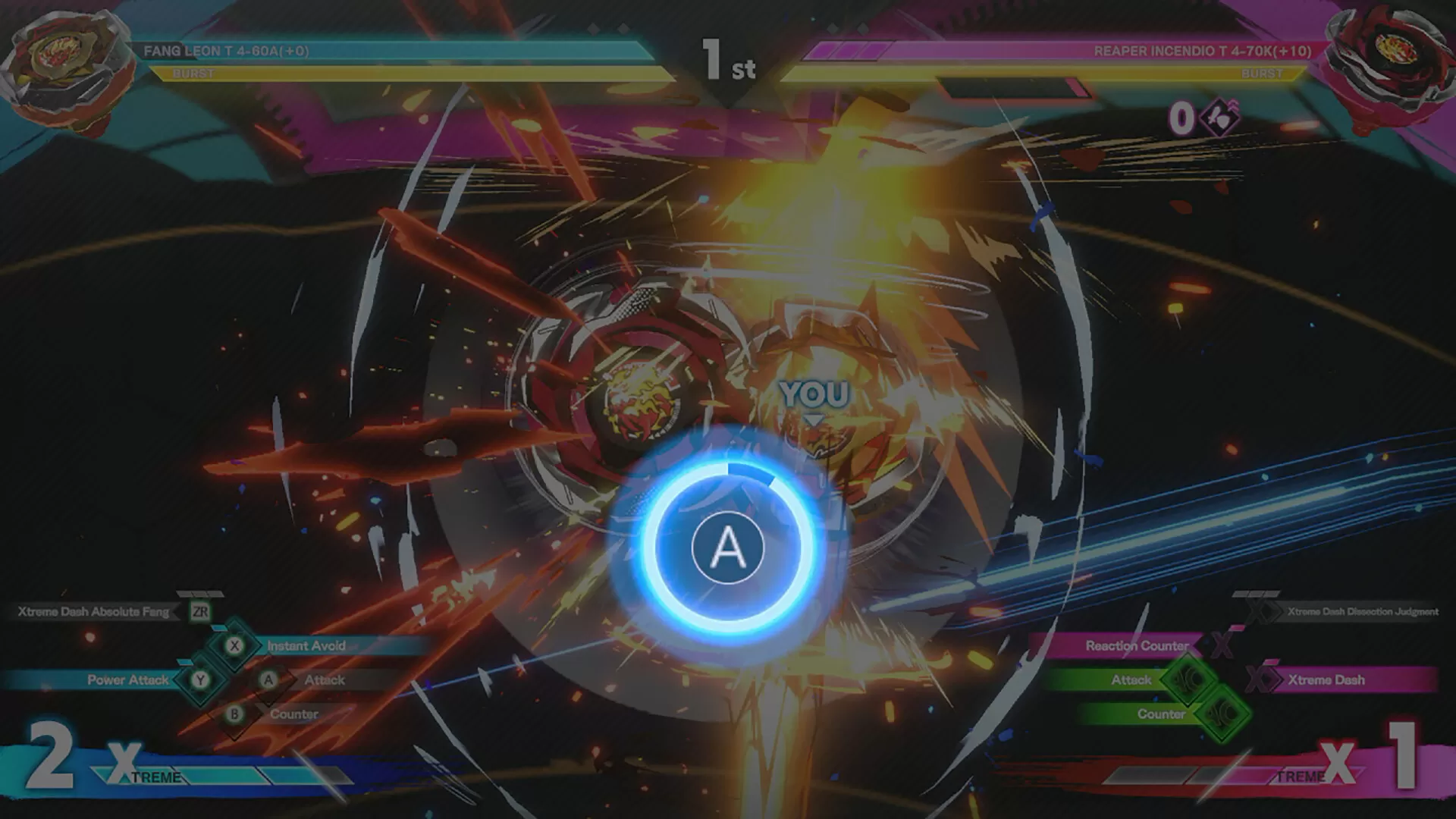
Task: Click the YOU indicator above your bey
Action: [x=817, y=393]
